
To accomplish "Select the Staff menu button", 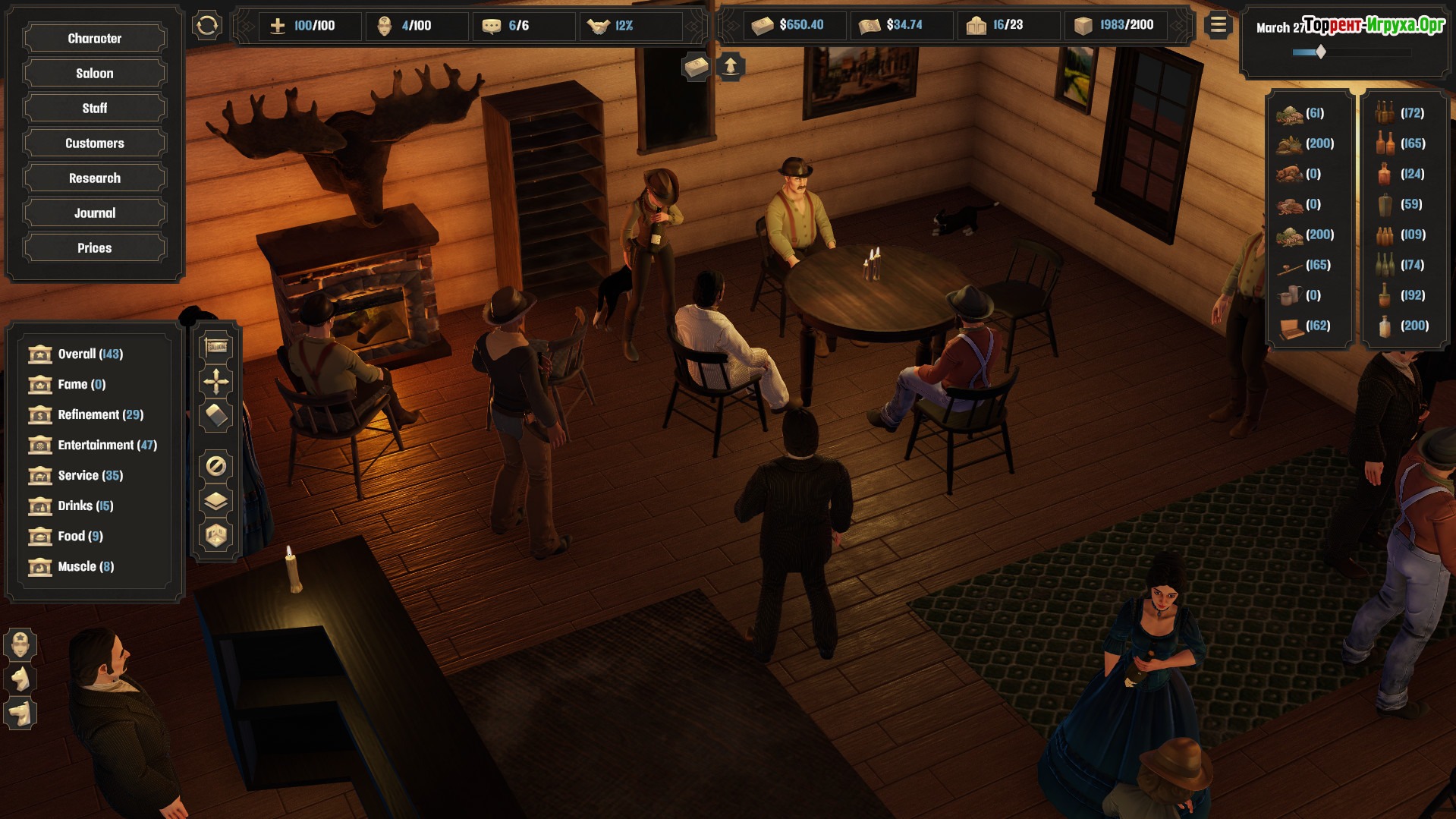I will point(94,108).
